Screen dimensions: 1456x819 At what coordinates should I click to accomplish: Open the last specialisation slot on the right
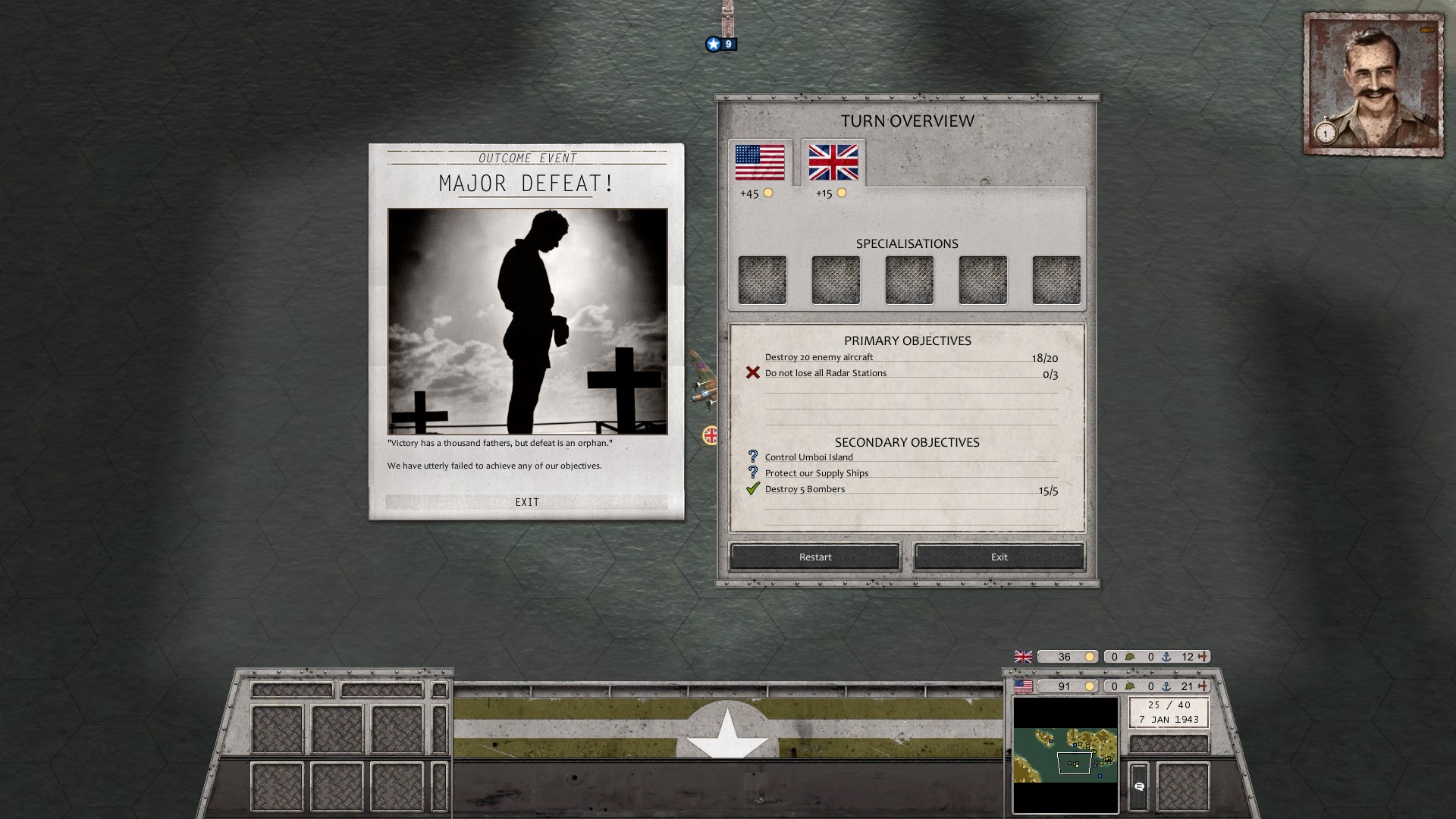[1056, 279]
